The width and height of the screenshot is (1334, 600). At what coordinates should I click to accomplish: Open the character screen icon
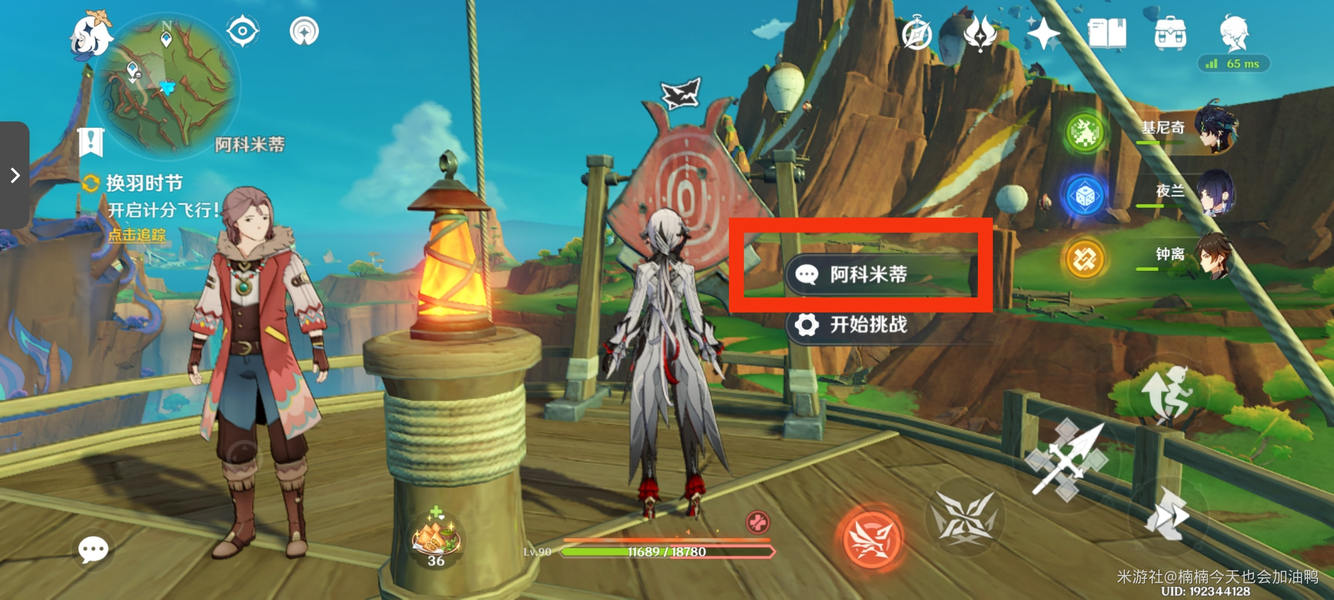pyautogui.click(x=1233, y=34)
